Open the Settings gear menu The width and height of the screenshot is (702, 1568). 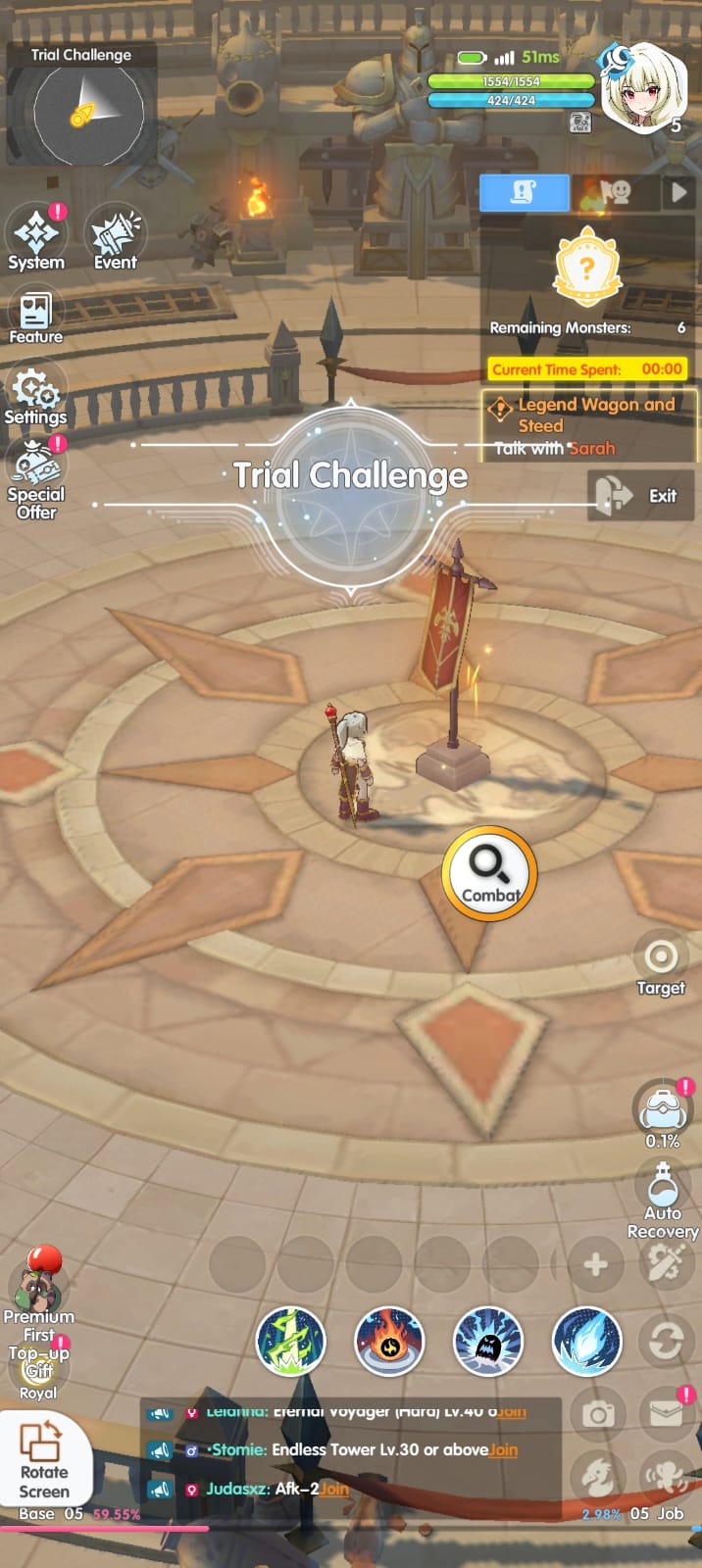pos(36,396)
